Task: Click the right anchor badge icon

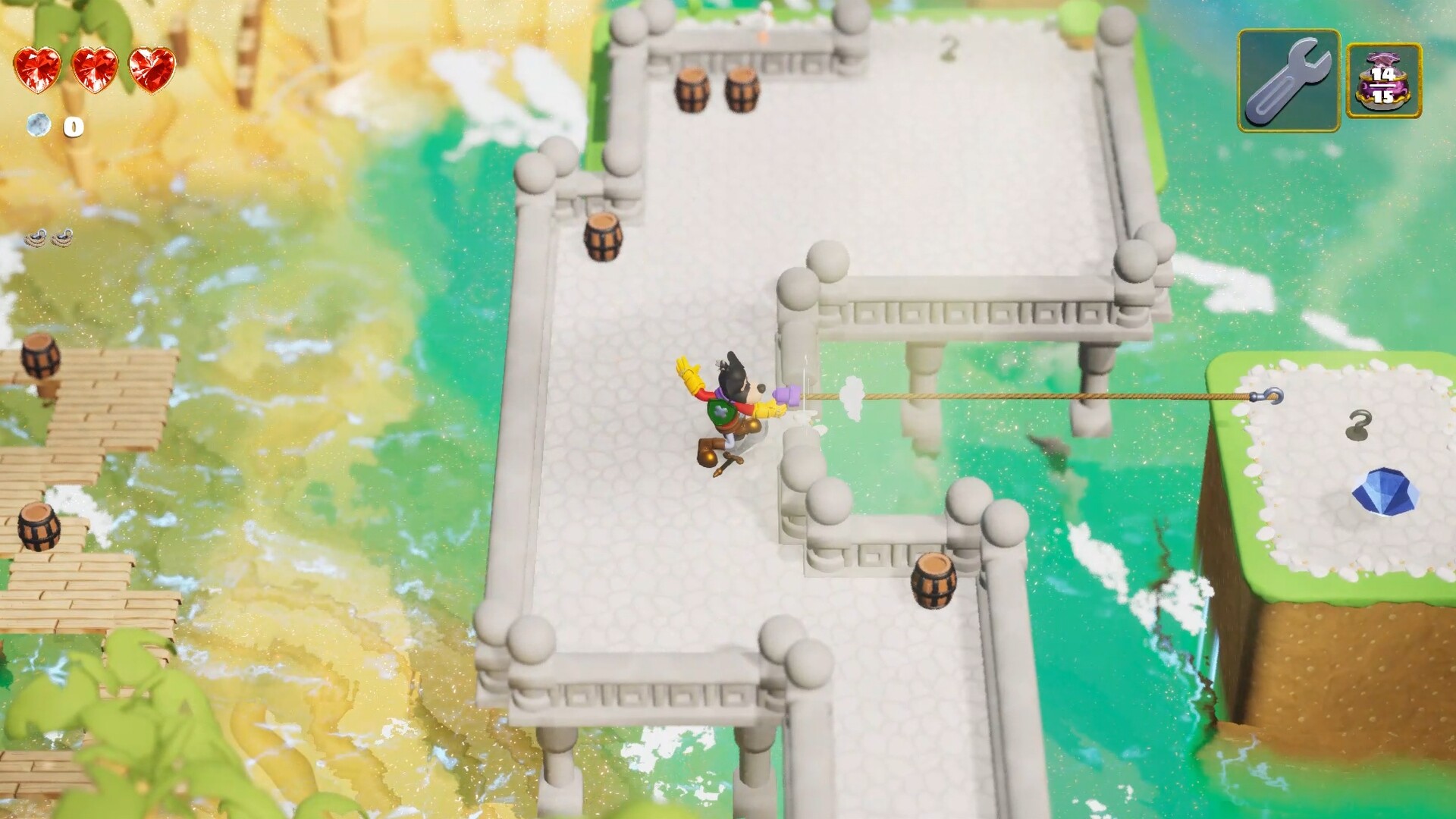Action: pos(62,239)
